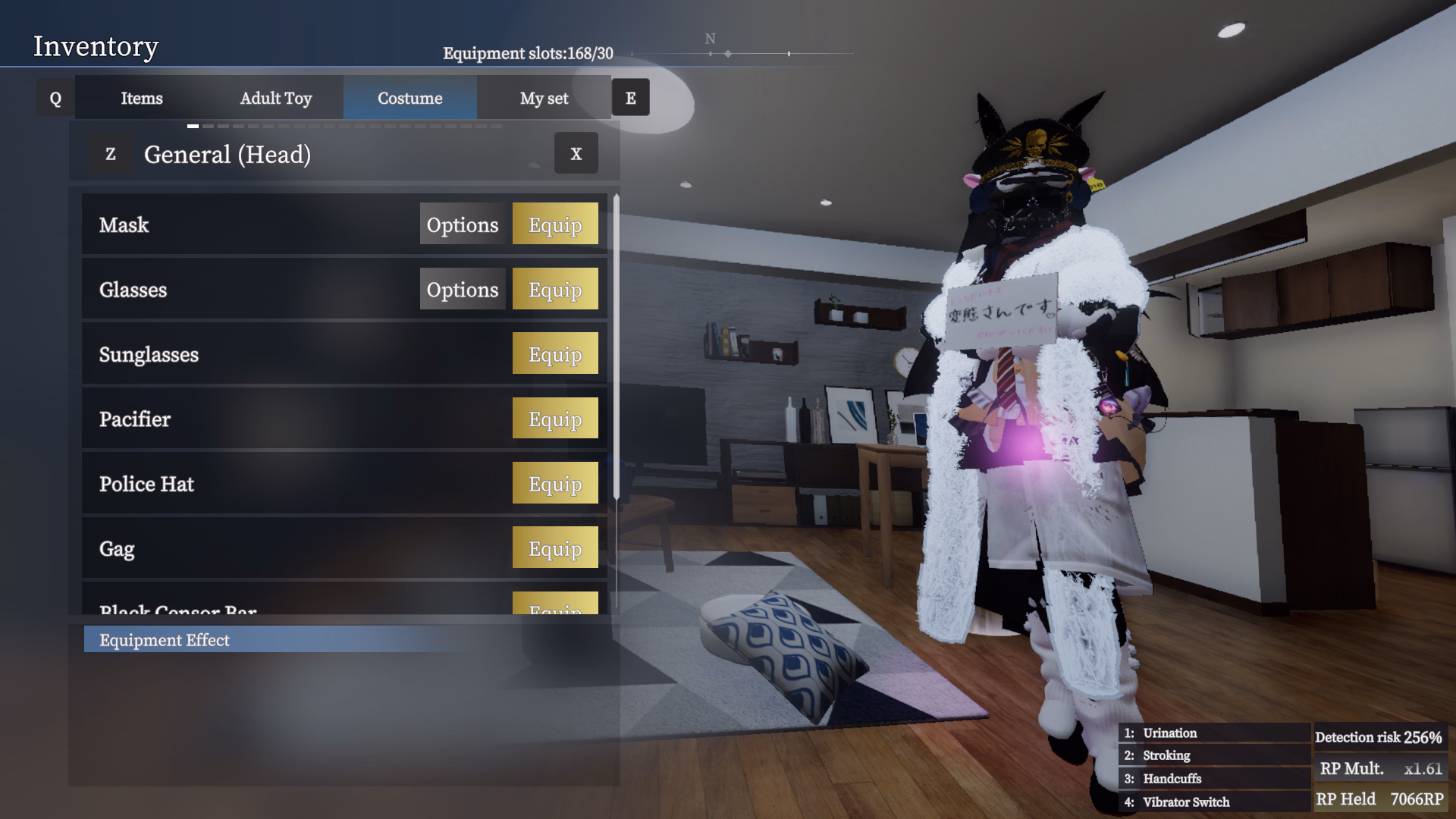The width and height of the screenshot is (1456, 819).
Task: Equip the Police Hat
Action: click(555, 483)
